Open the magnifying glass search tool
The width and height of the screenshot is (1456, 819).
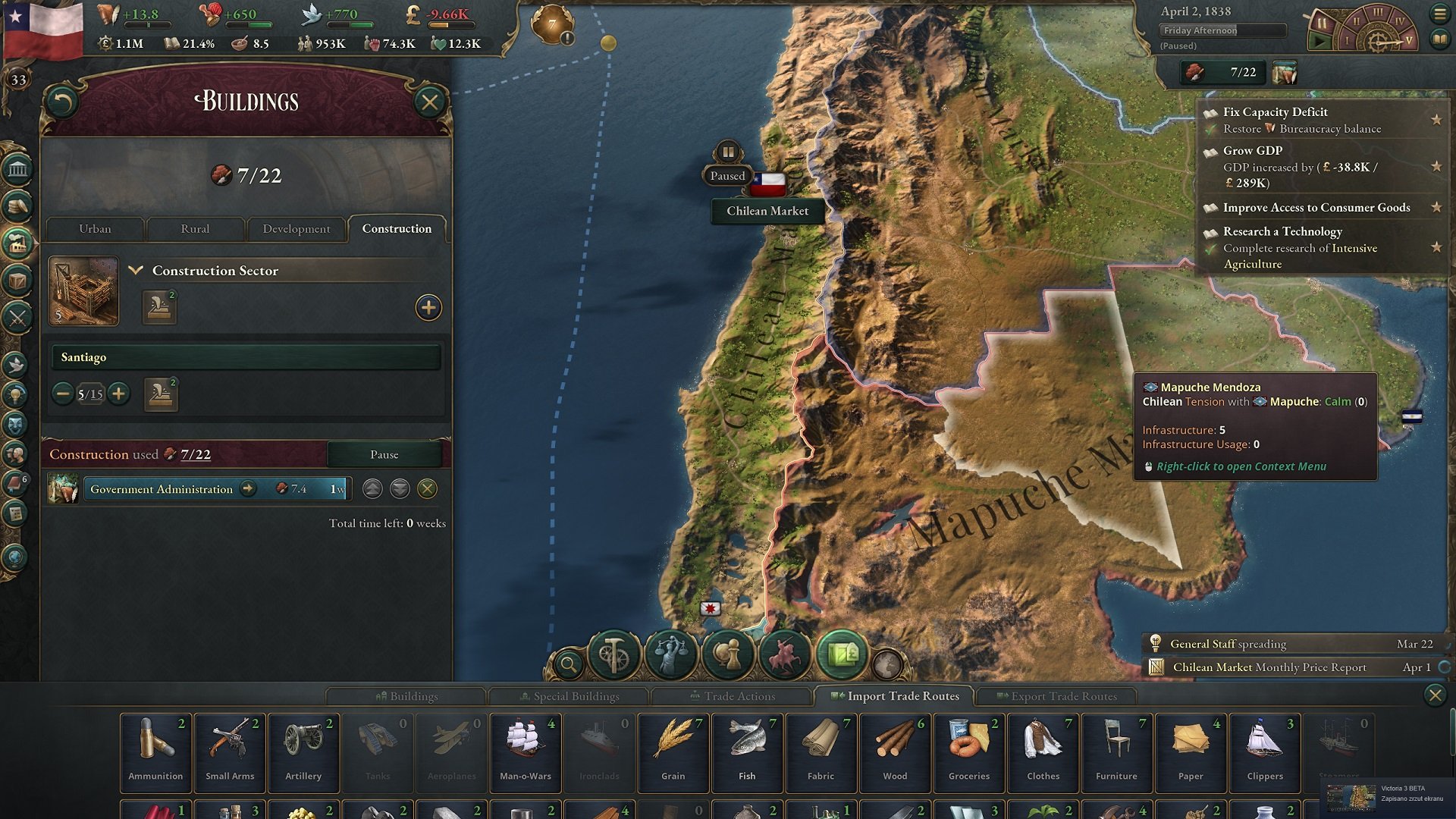pos(570,662)
